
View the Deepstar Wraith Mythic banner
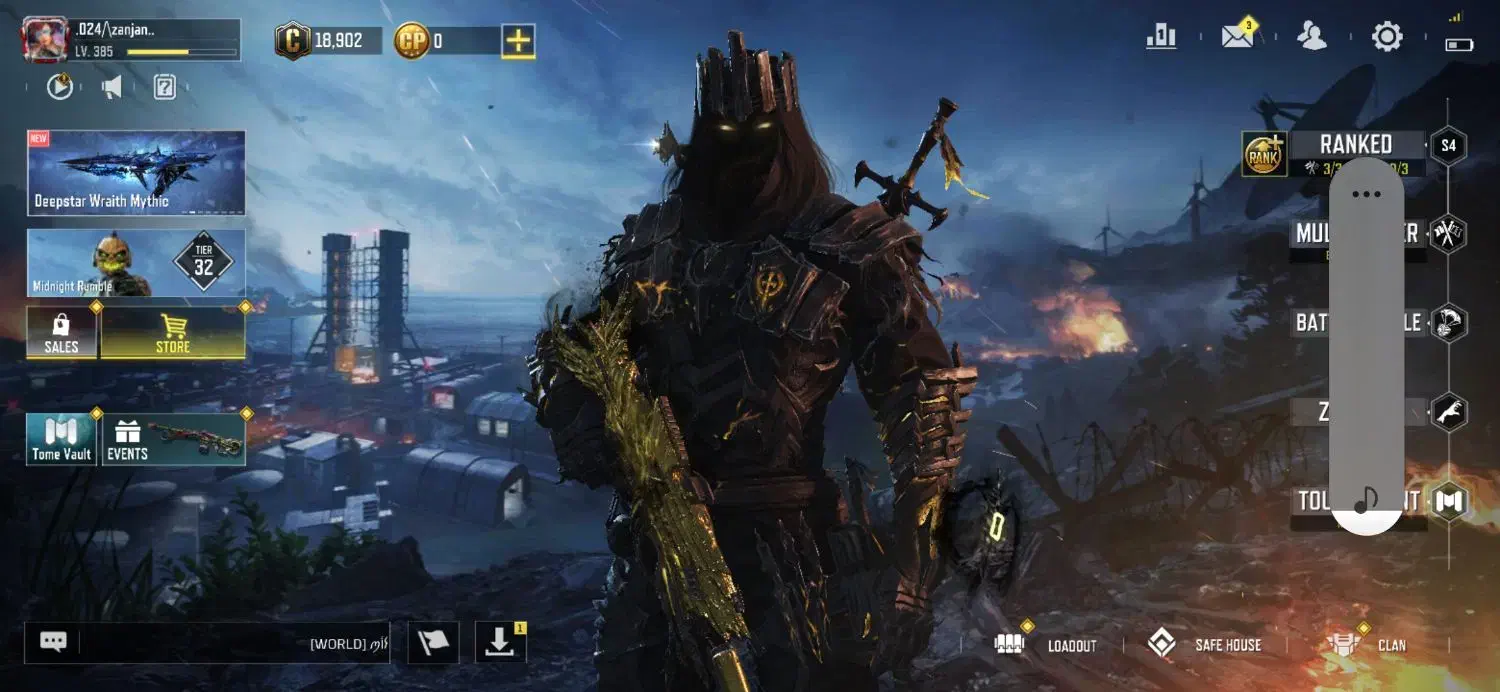(x=136, y=173)
